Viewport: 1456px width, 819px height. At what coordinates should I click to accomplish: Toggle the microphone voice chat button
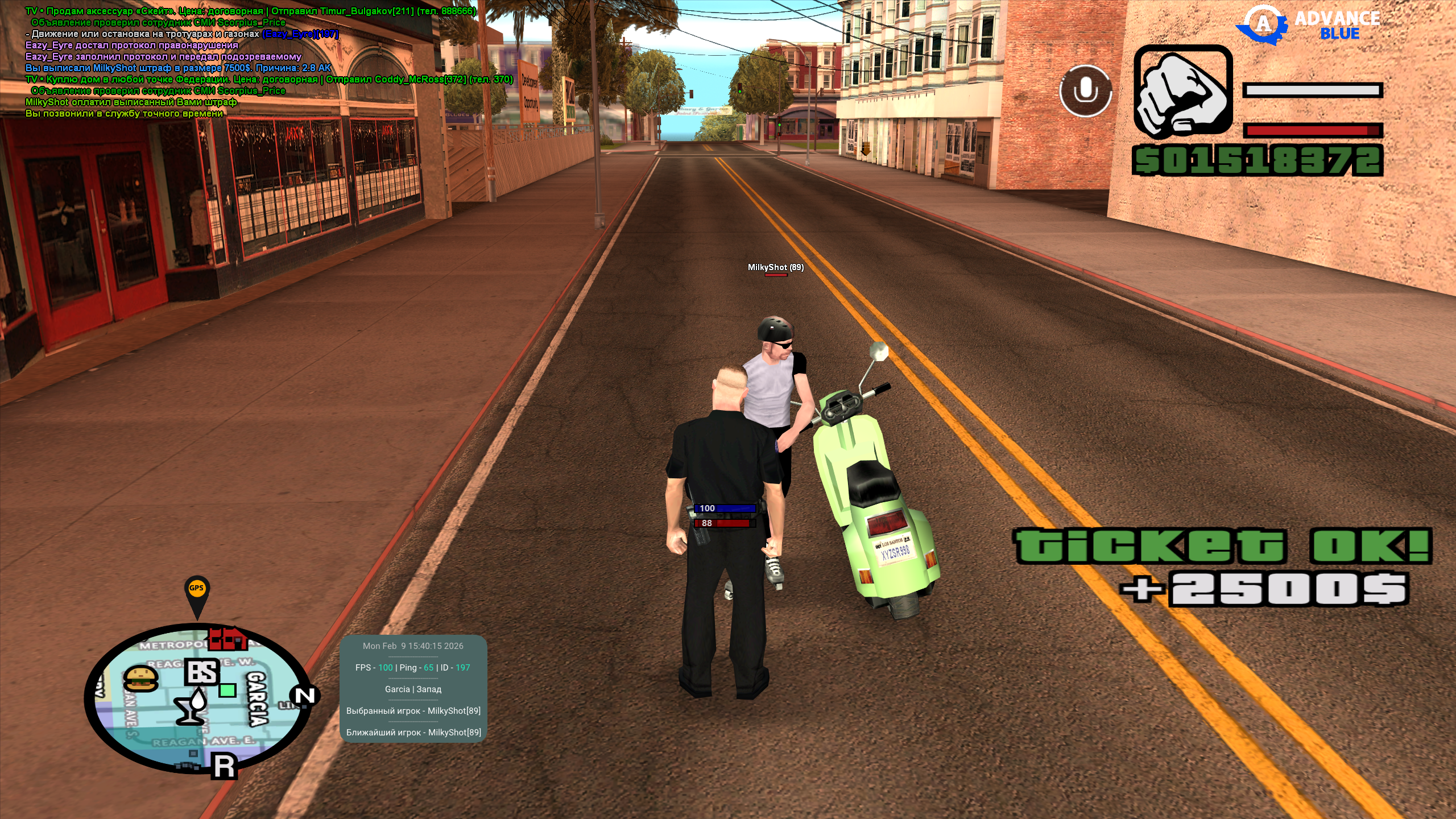[x=1085, y=91]
